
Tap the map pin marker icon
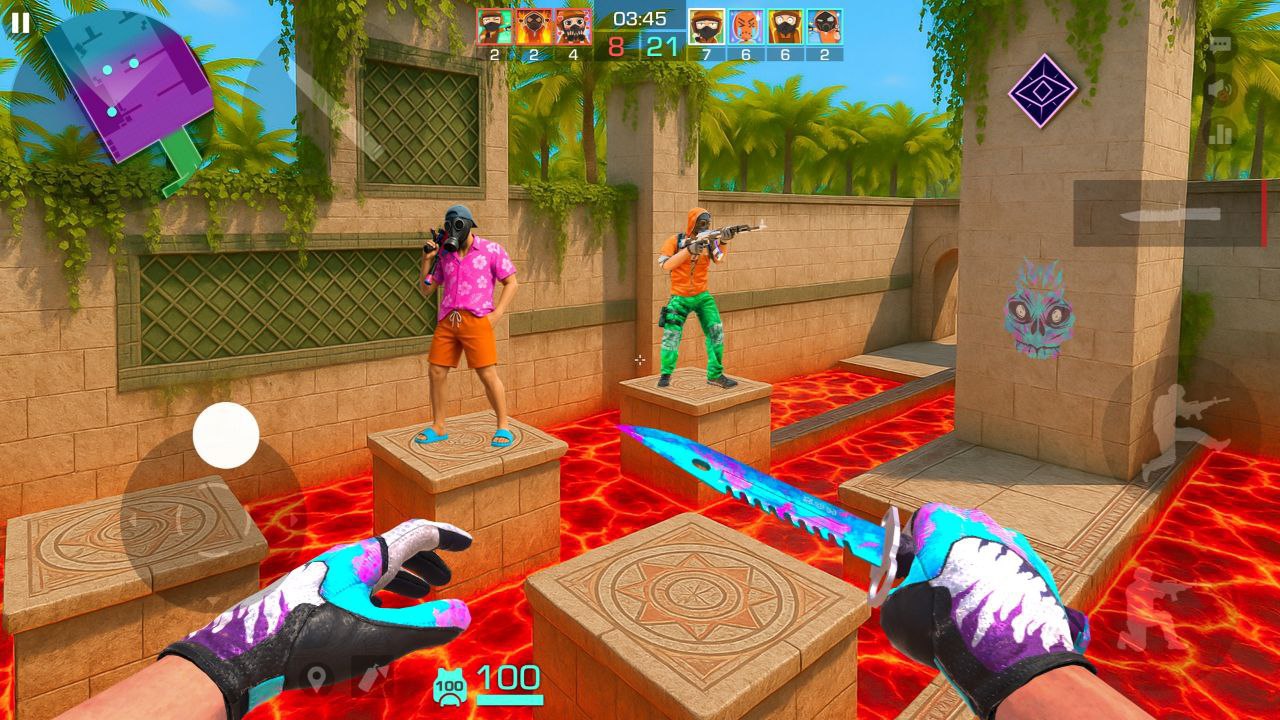[318, 679]
